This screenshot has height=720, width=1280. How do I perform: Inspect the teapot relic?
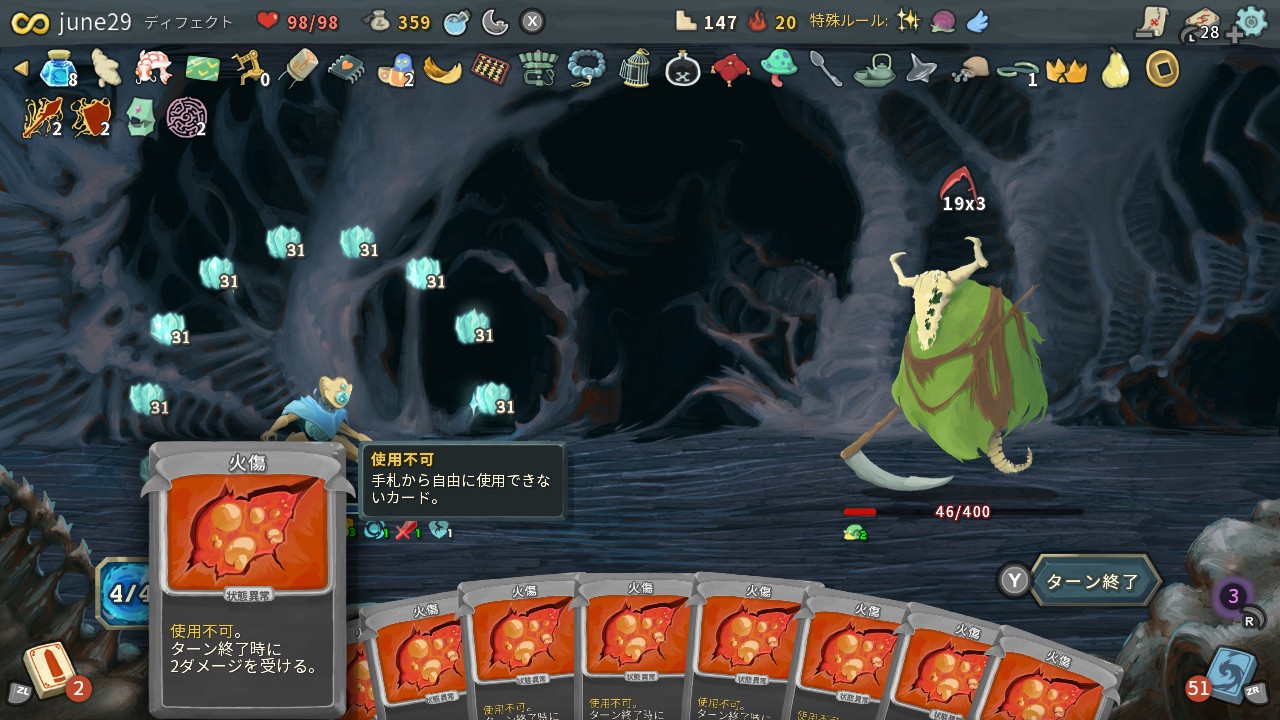[873, 70]
